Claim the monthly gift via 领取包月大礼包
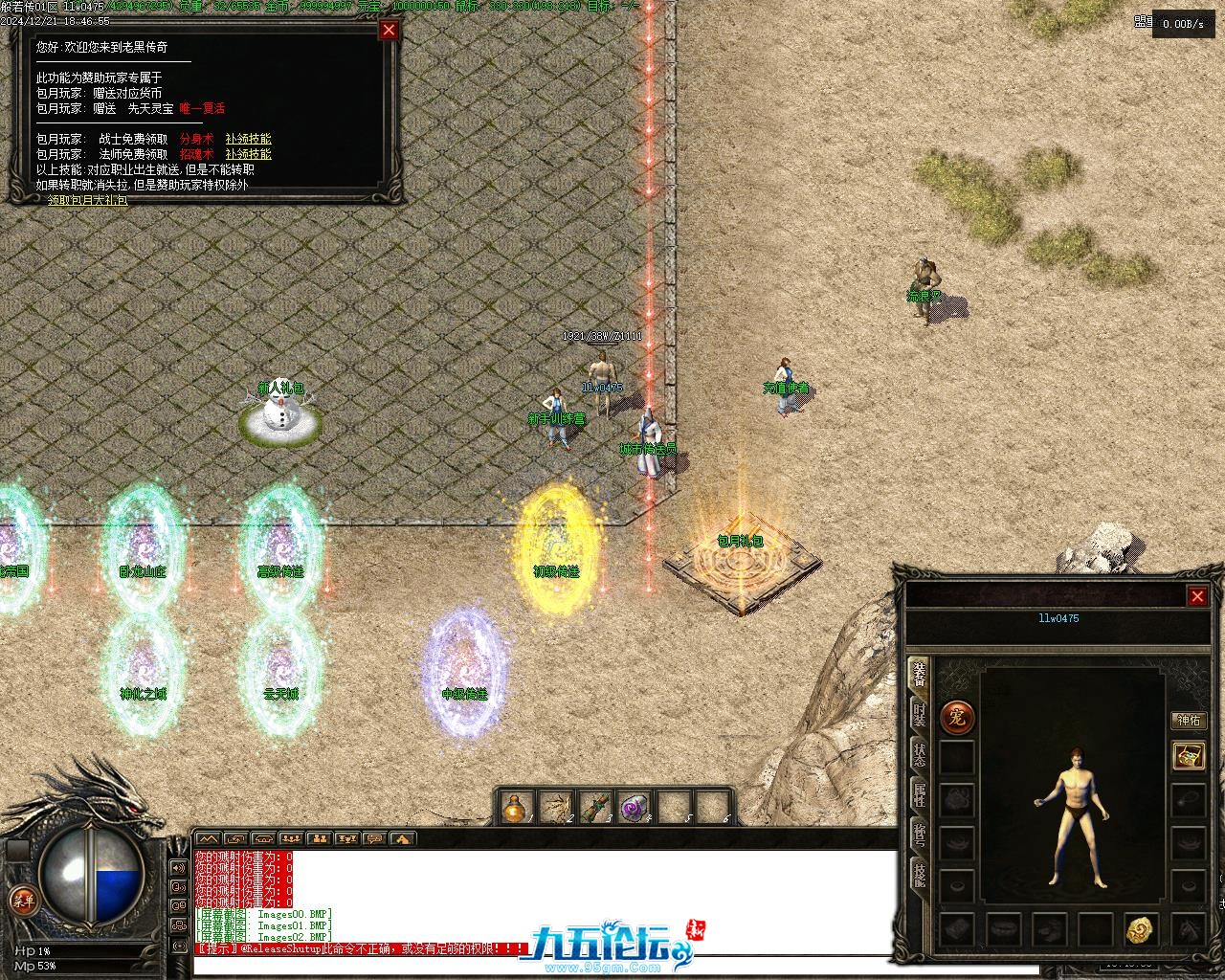Screen dimensions: 1225x980 [87, 200]
